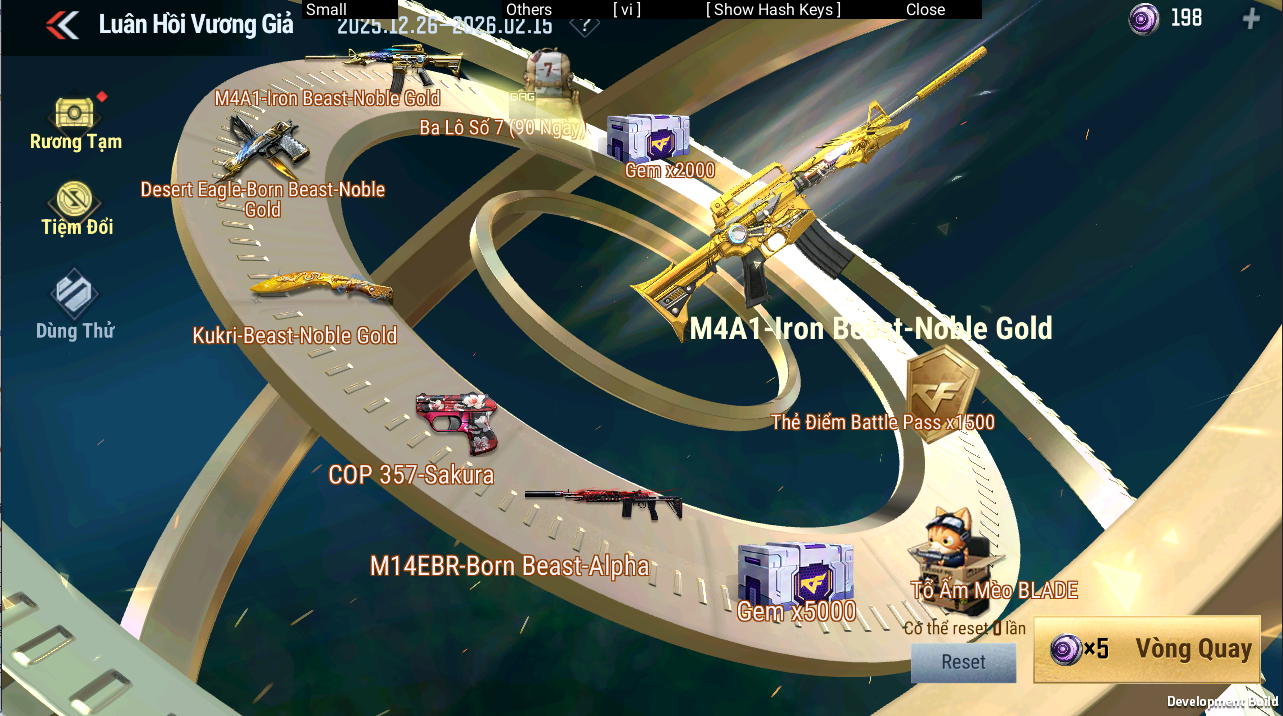Add more currency with plus button
This screenshot has height=716, width=1283.
(1250, 18)
